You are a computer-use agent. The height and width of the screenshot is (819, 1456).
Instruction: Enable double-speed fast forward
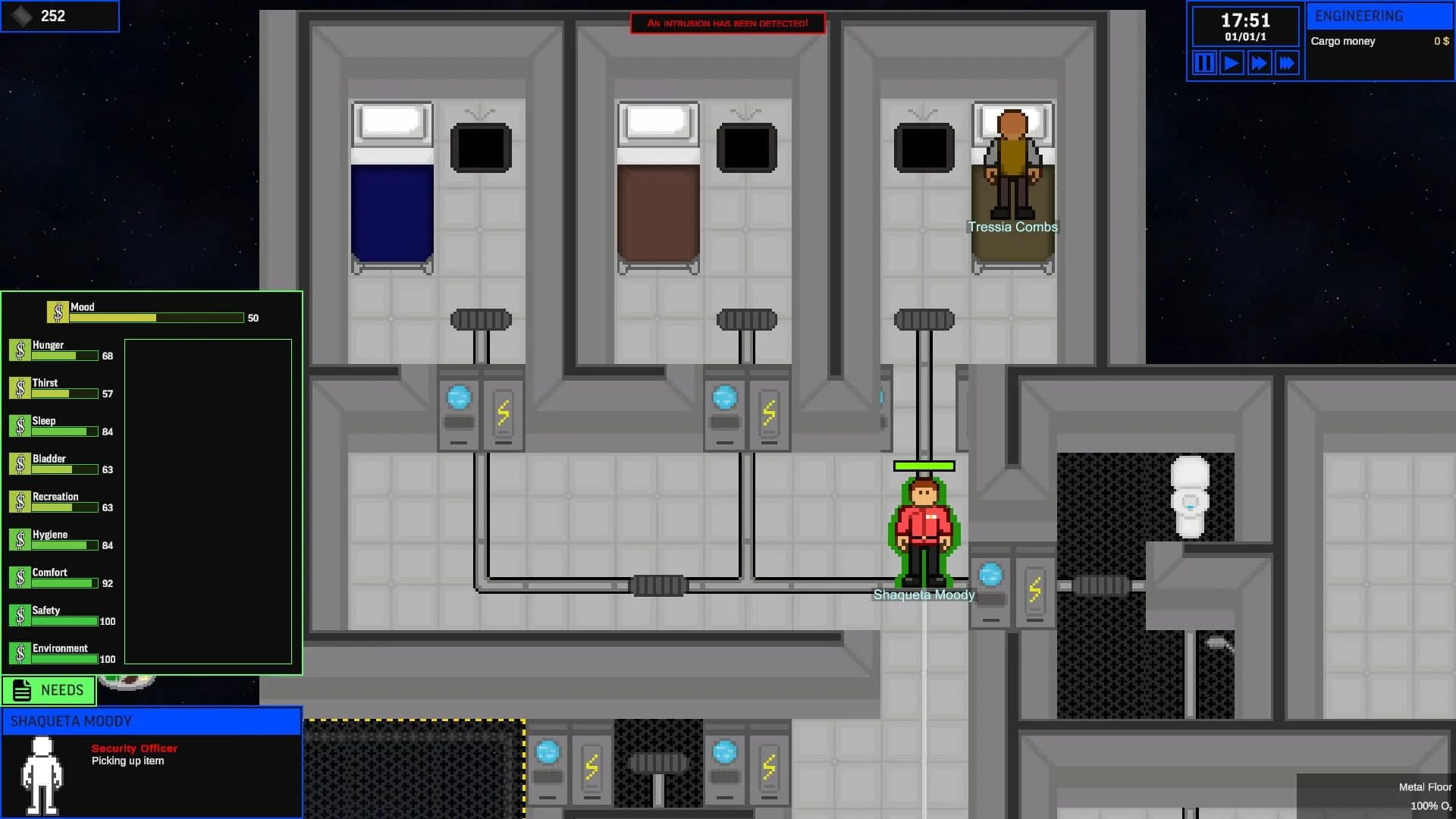point(1260,63)
